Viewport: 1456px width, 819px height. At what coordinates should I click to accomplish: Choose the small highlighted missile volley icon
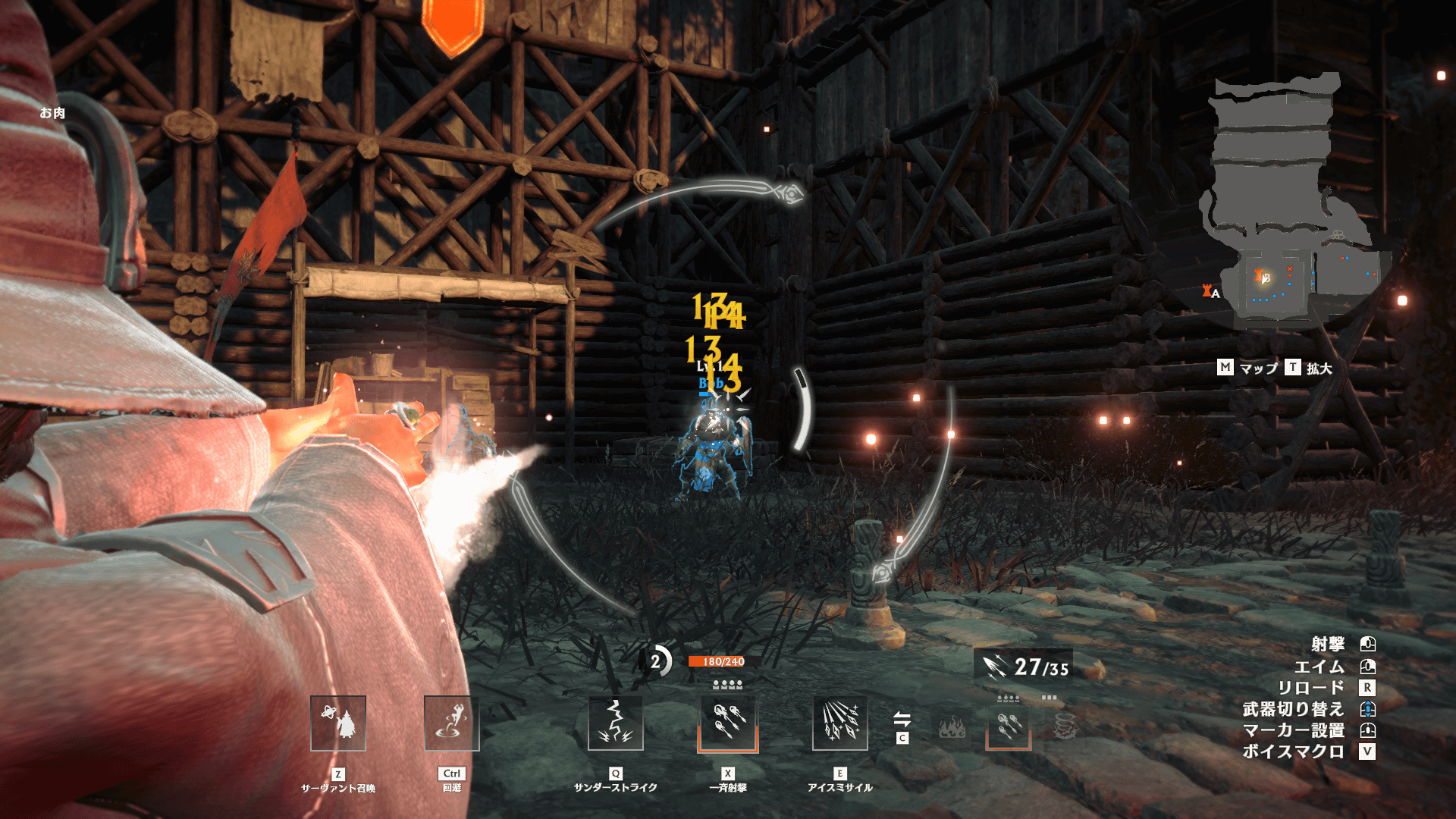pos(1009,726)
